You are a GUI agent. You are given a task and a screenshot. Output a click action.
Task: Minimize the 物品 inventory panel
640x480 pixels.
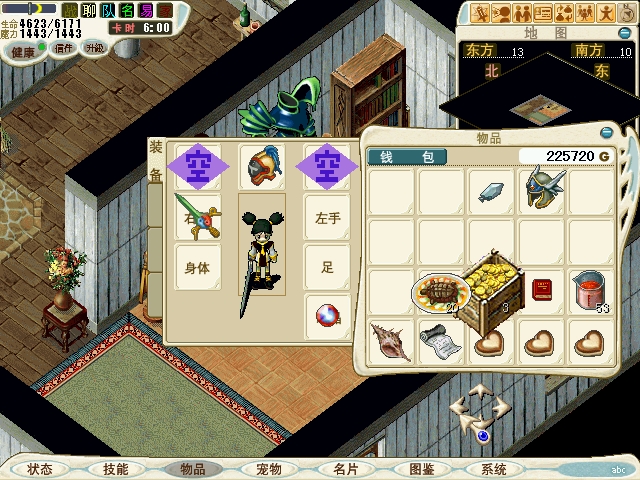point(606,132)
